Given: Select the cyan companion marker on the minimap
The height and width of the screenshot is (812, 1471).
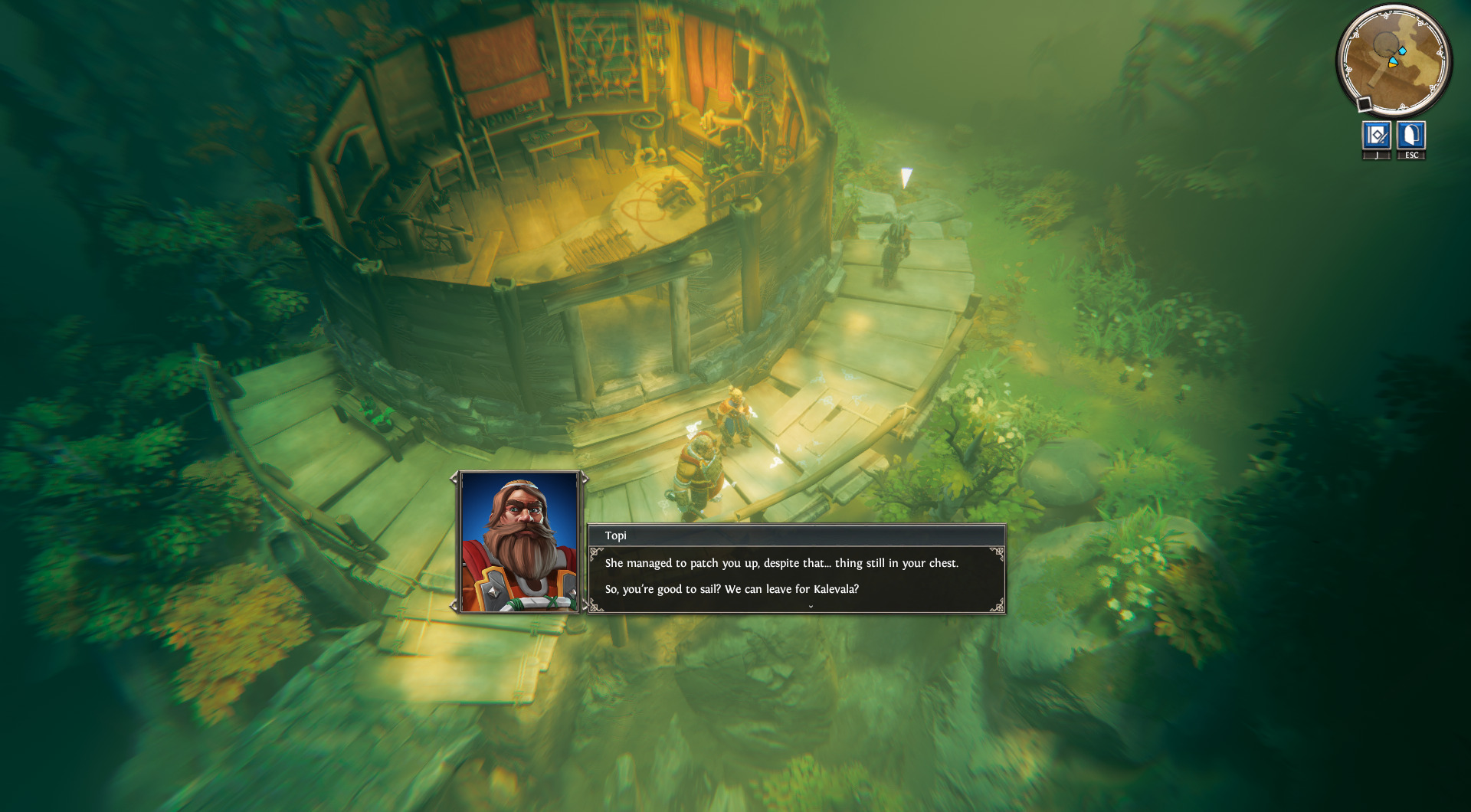Looking at the screenshot, I should coord(1402,50).
